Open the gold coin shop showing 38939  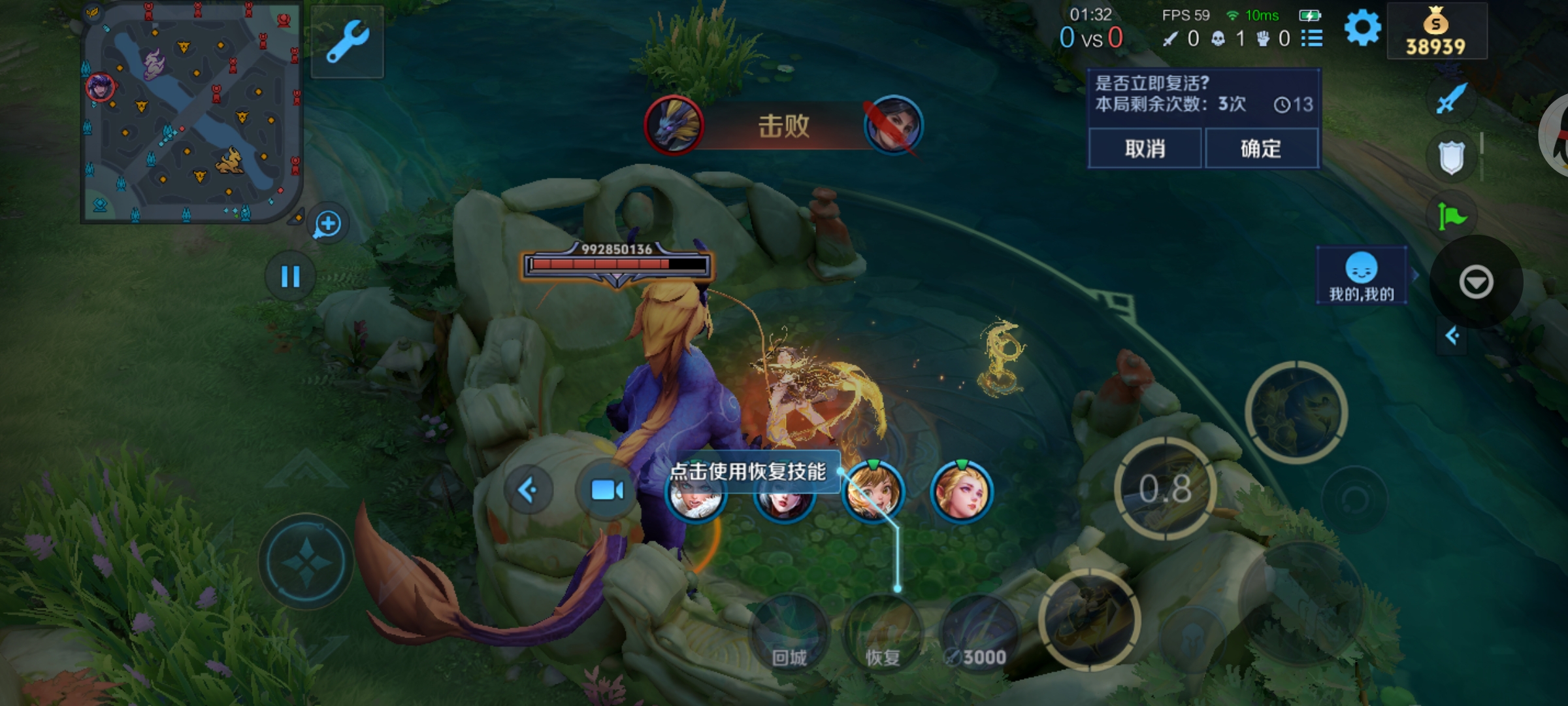point(1436,31)
